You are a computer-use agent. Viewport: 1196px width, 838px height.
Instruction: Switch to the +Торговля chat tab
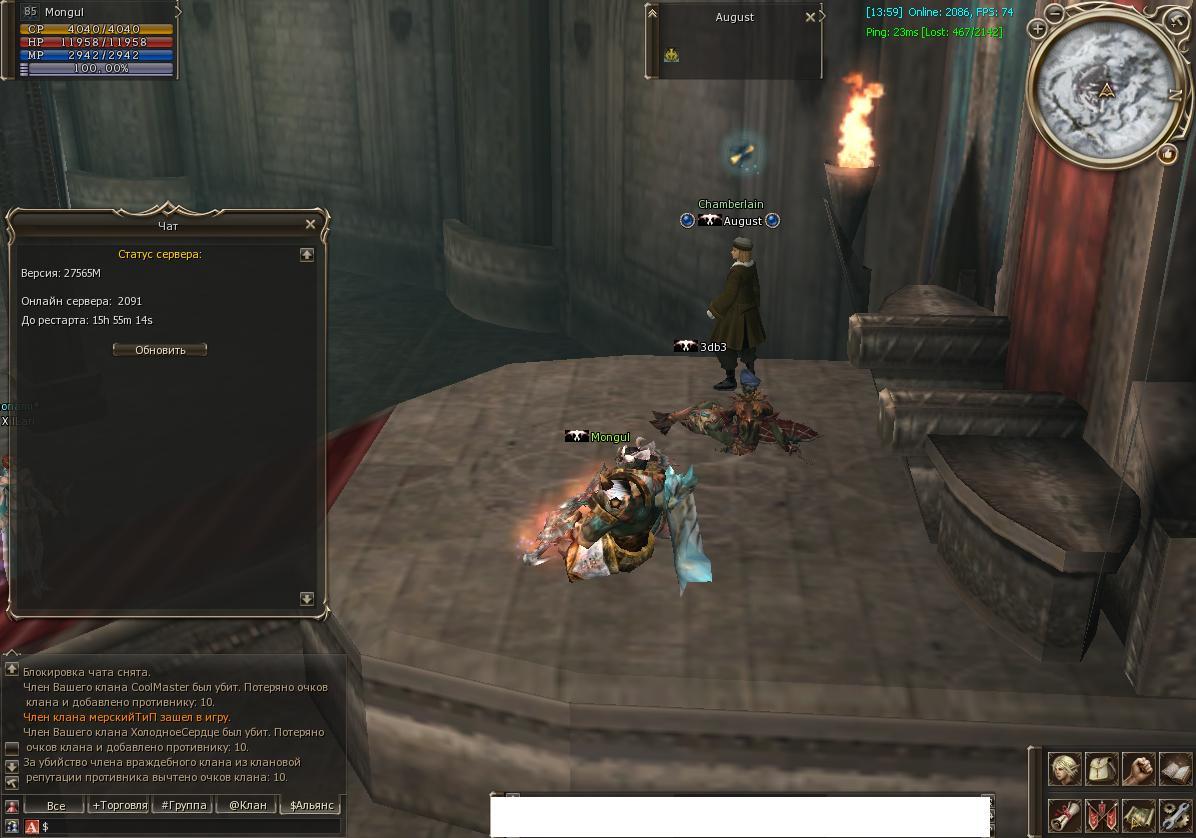point(119,805)
